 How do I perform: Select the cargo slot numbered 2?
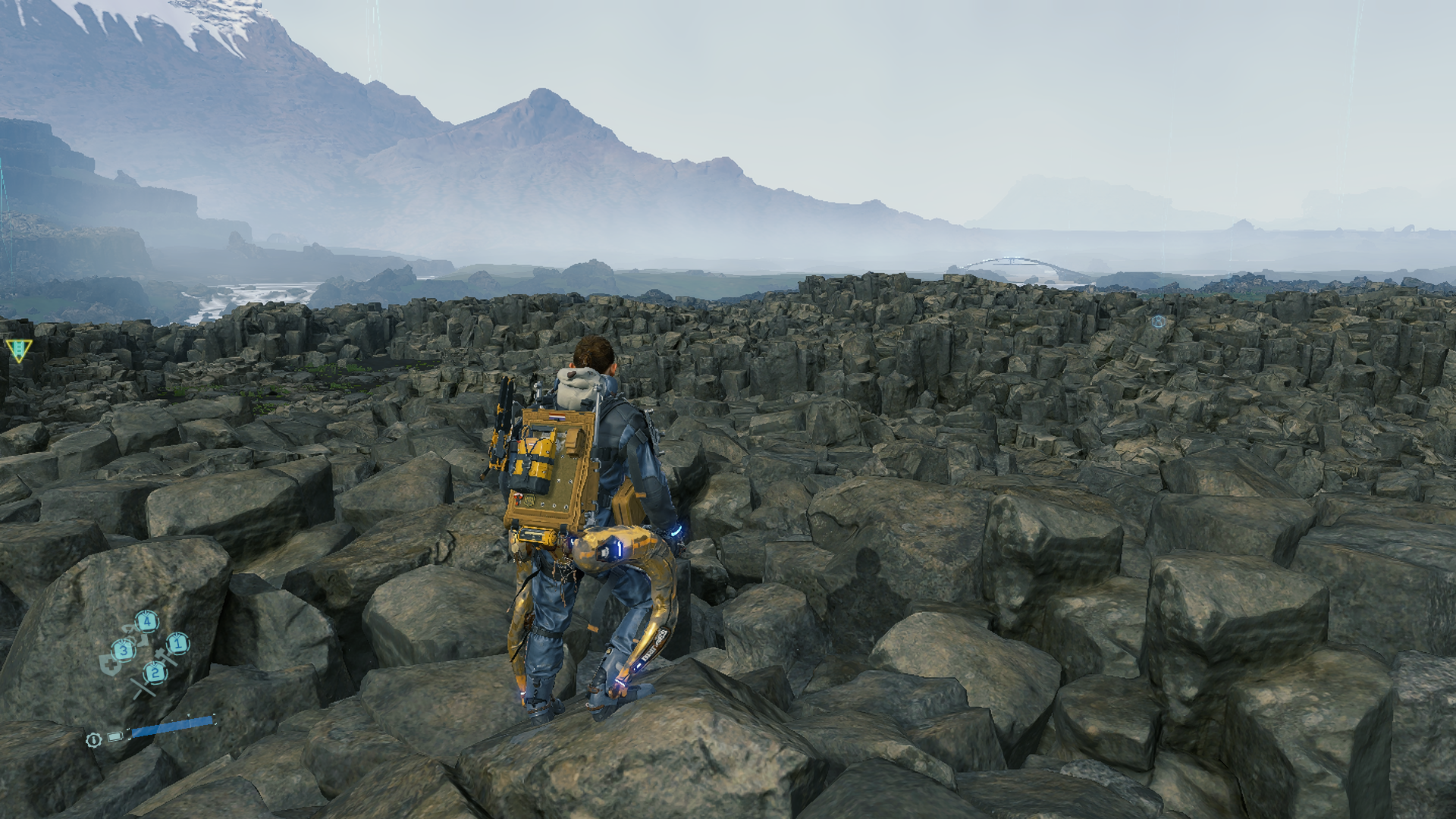coord(155,672)
